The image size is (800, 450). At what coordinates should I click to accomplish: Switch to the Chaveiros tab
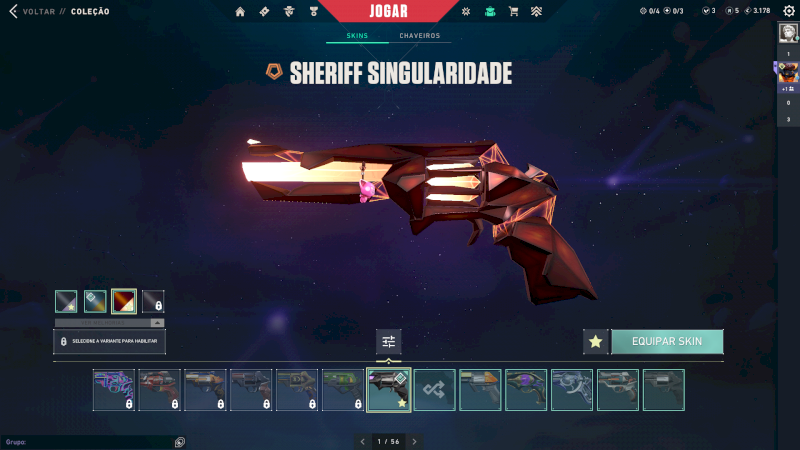420,36
